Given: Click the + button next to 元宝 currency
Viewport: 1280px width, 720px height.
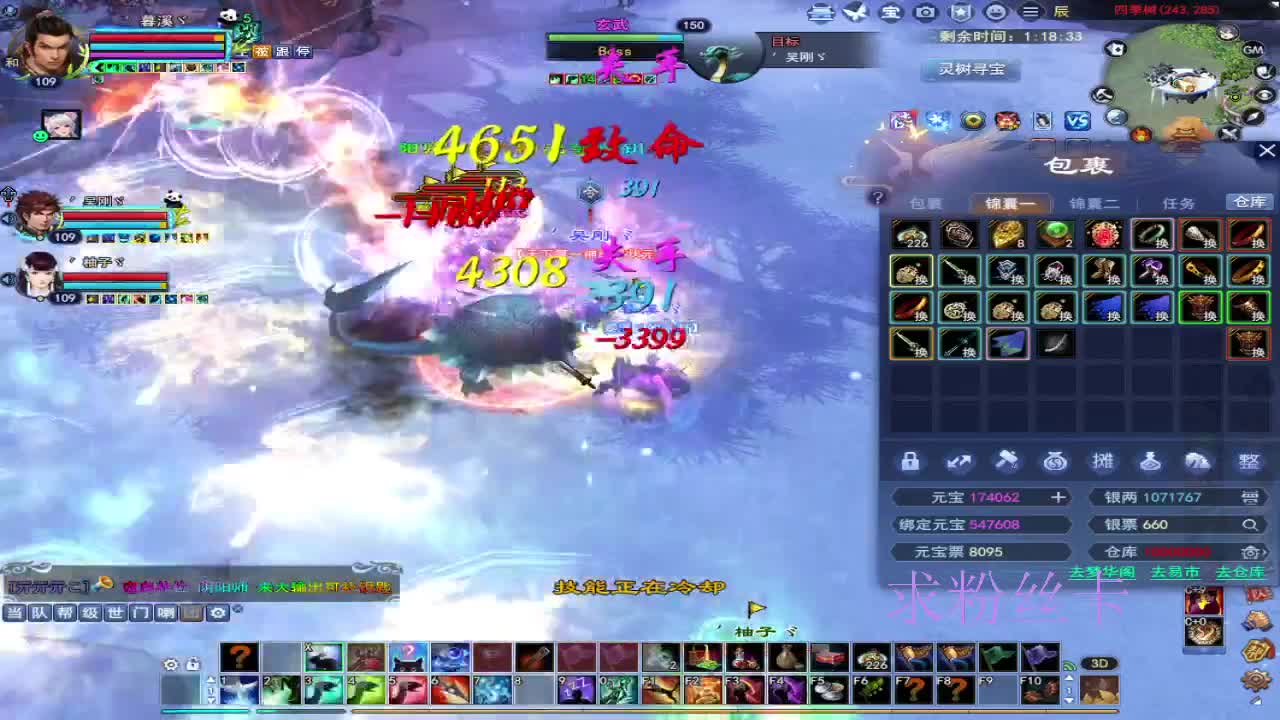Looking at the screenshot, I should point(1059,496).
